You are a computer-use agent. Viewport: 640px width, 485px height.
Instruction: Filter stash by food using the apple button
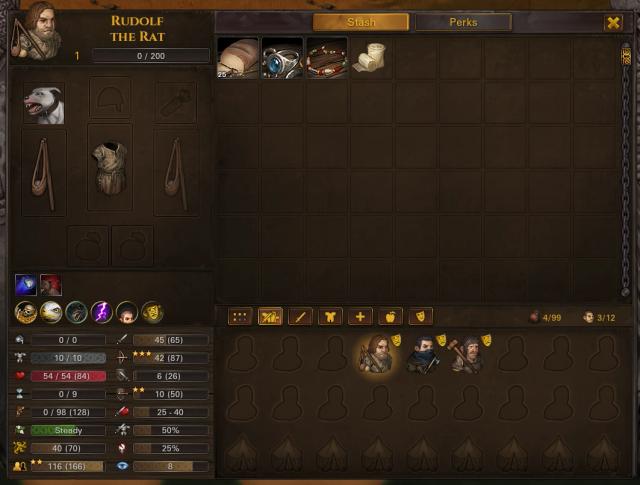(390, 317)
